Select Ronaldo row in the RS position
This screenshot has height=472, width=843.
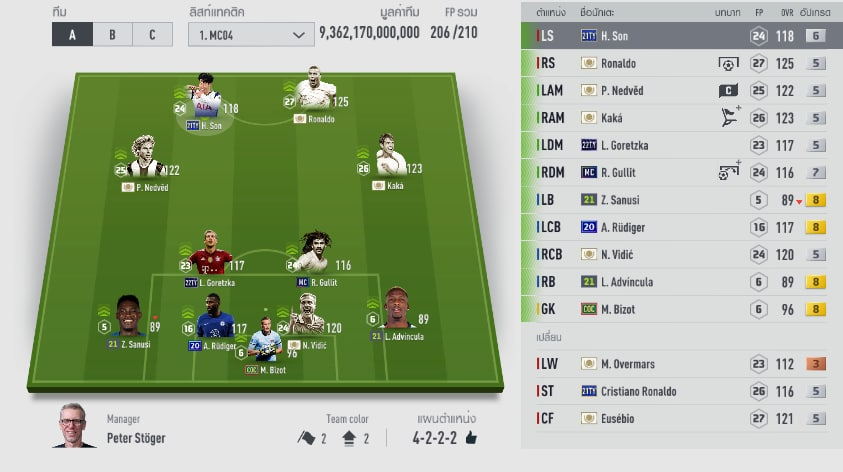(680, 63)
